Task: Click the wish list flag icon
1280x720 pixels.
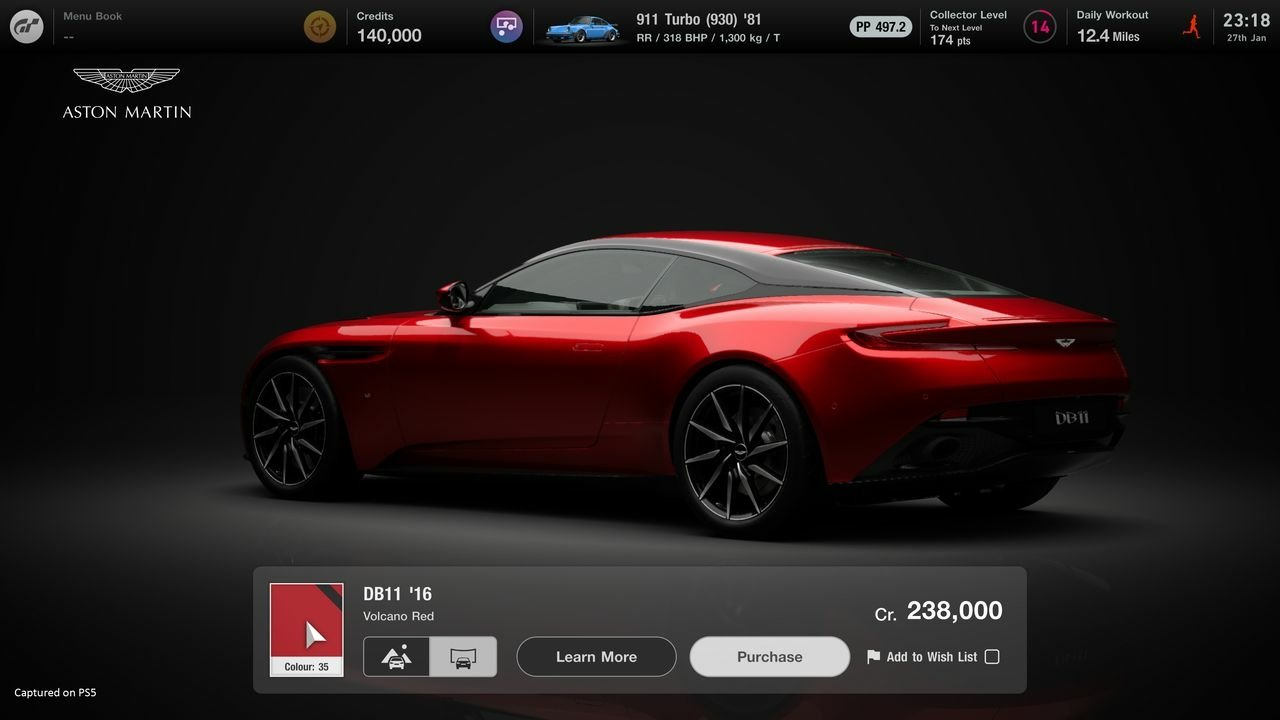Action: (872, 656)
